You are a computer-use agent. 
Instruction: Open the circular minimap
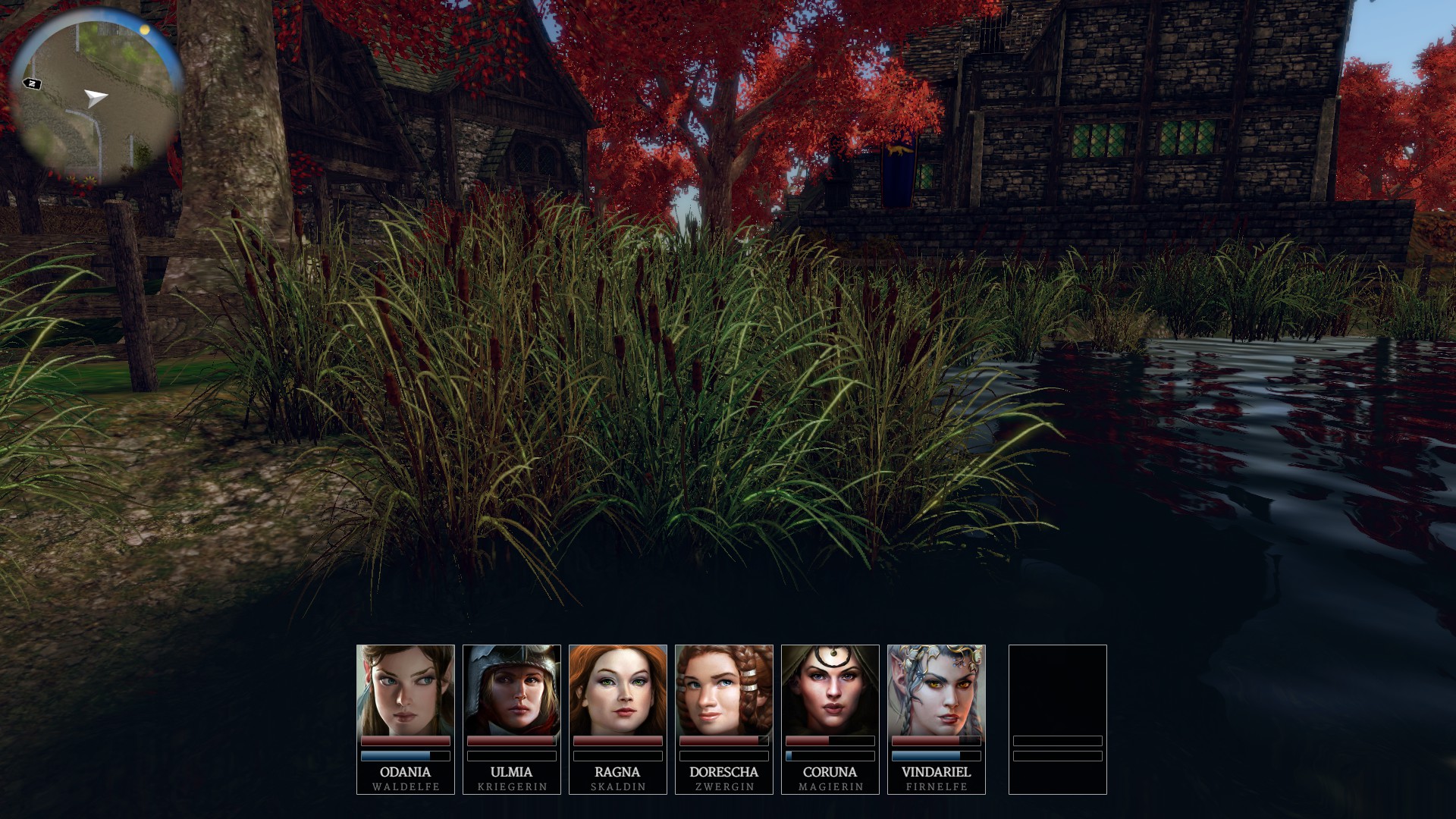pyautogui.click(x=97, y=100)
